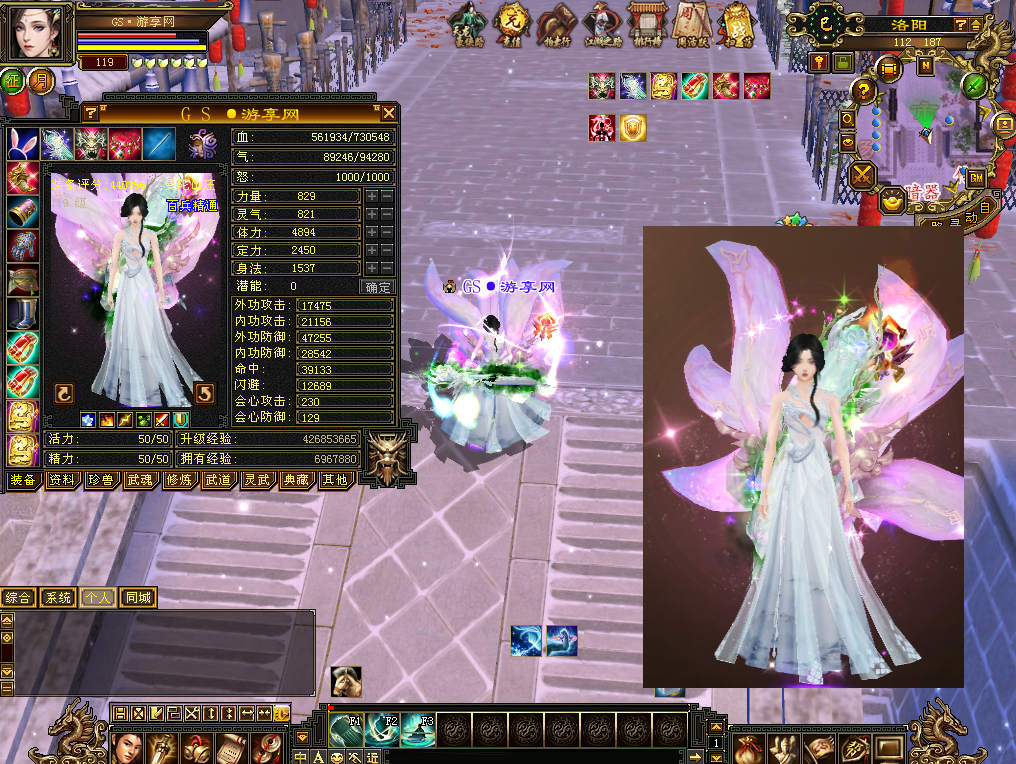Open the 武魂 tab
This screenshot has height=764, width=1016.
pyautogui.click(x=138, y=480)
